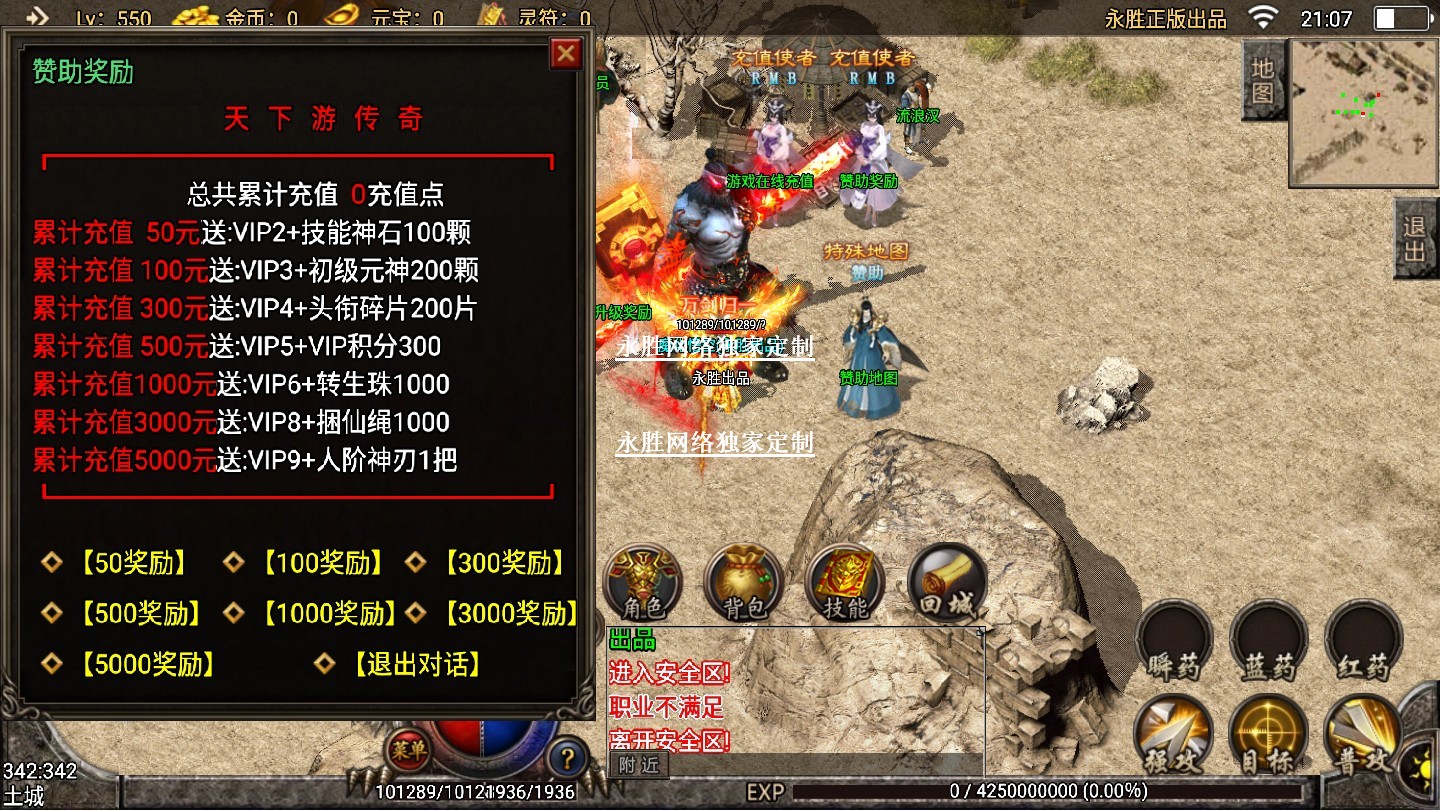Use the 蓝药 blue potion slot

click(1269, 641)
